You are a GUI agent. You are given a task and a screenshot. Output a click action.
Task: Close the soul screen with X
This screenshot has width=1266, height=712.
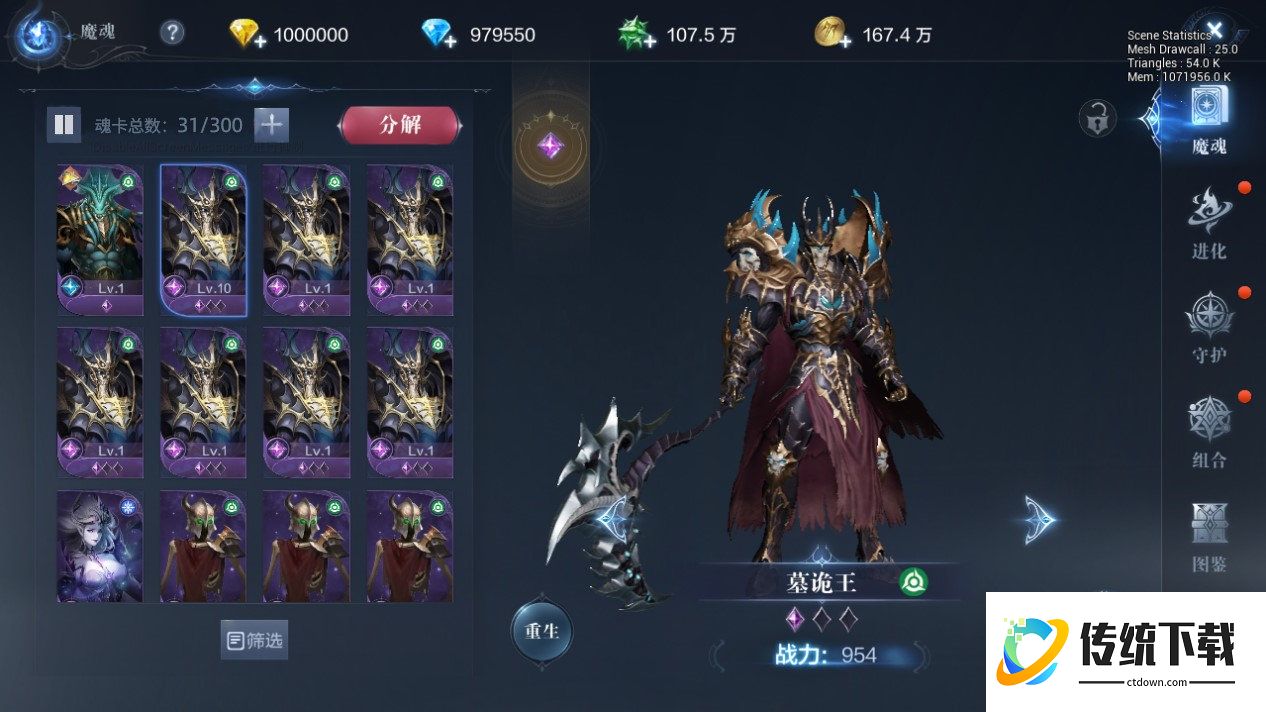1215,29
